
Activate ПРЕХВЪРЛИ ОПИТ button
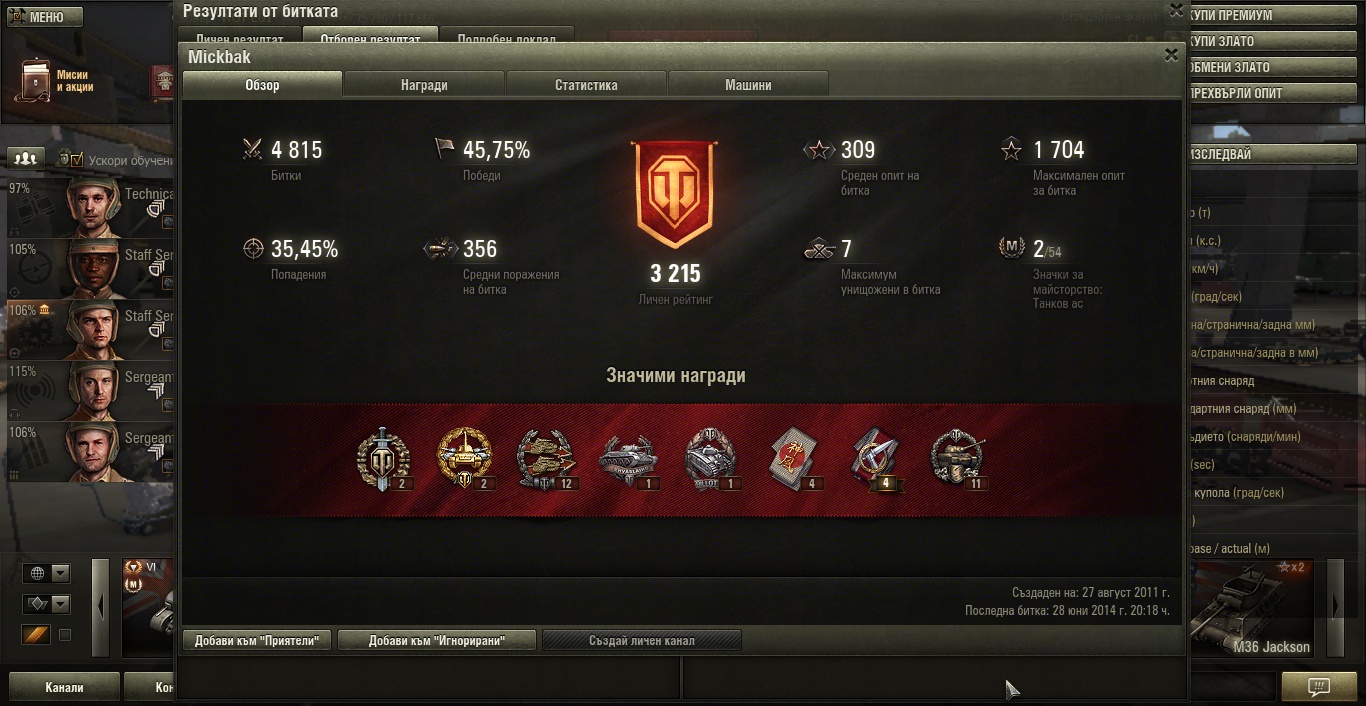pyautogui.click(x=1272, y=93)
